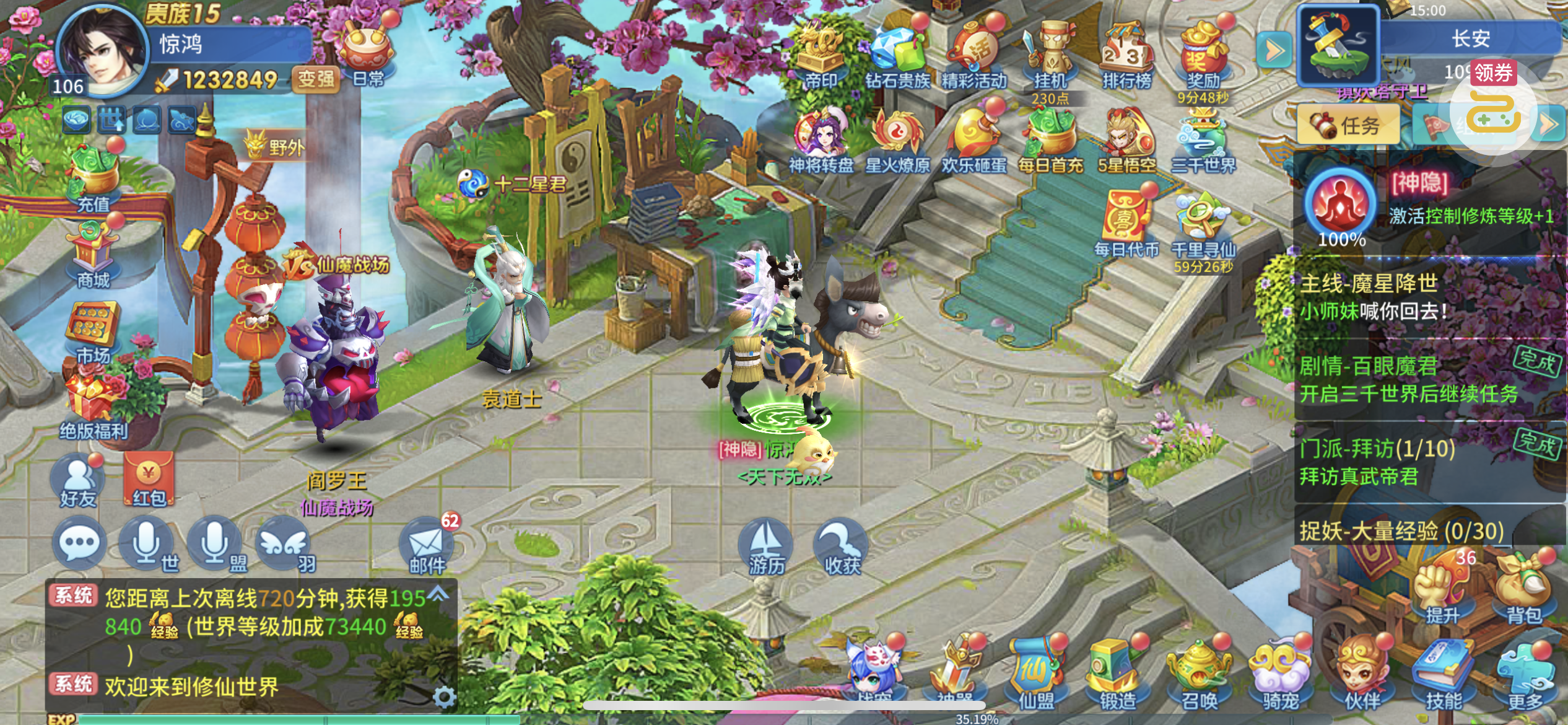The height and width of the screenshot is (725, 1568).
Task: Open the 骑宠 mount and pet menu
Action: click(x=1280, y=675)
